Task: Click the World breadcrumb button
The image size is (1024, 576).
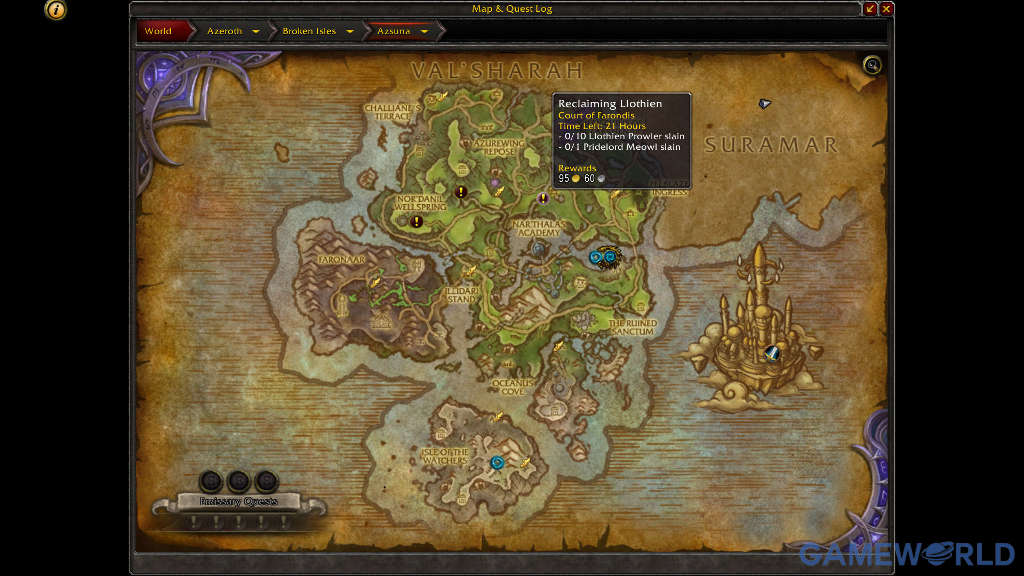Action: (x=158, y=31)
